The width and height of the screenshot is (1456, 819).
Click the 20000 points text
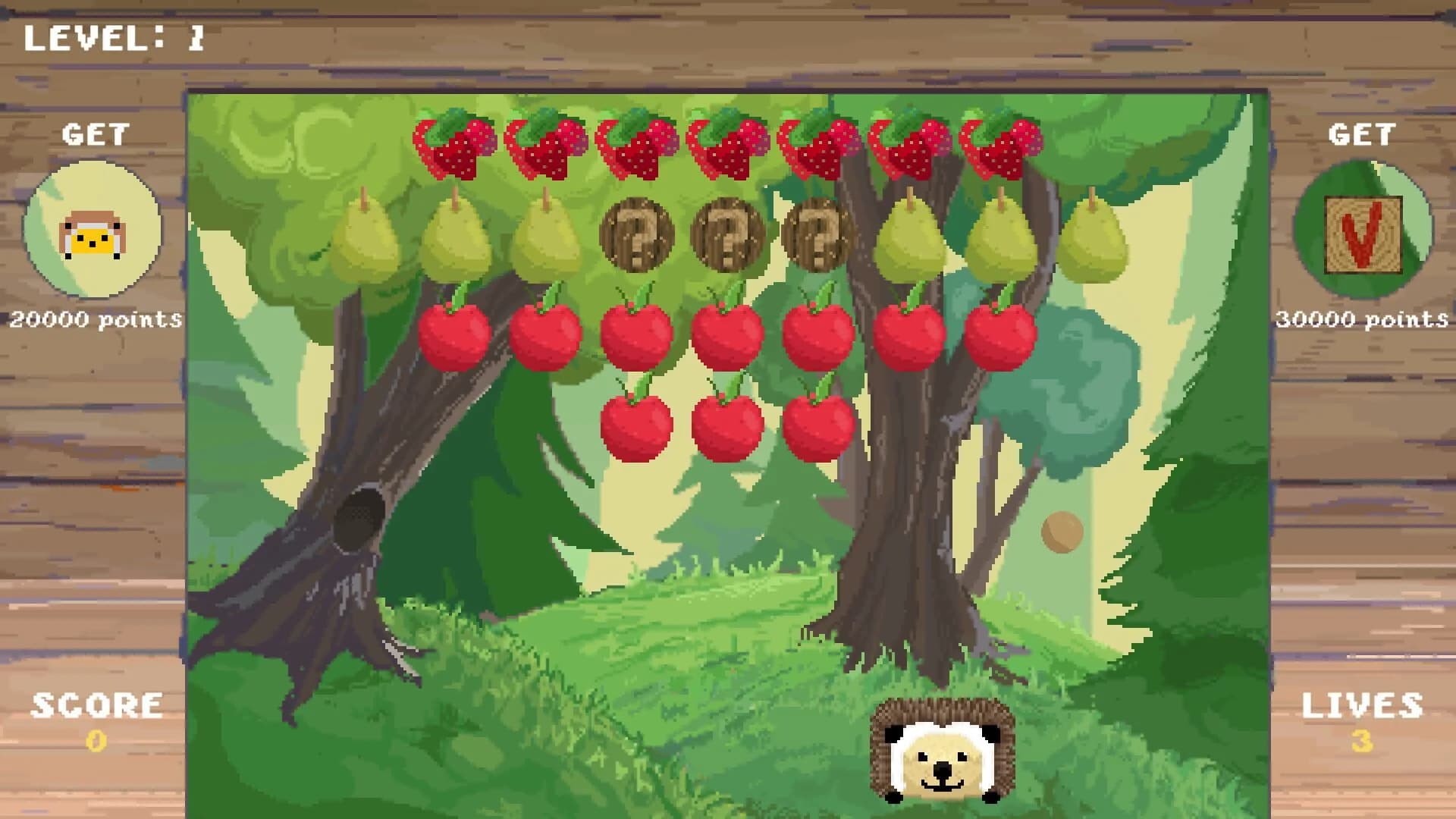[x=95, y=318]
